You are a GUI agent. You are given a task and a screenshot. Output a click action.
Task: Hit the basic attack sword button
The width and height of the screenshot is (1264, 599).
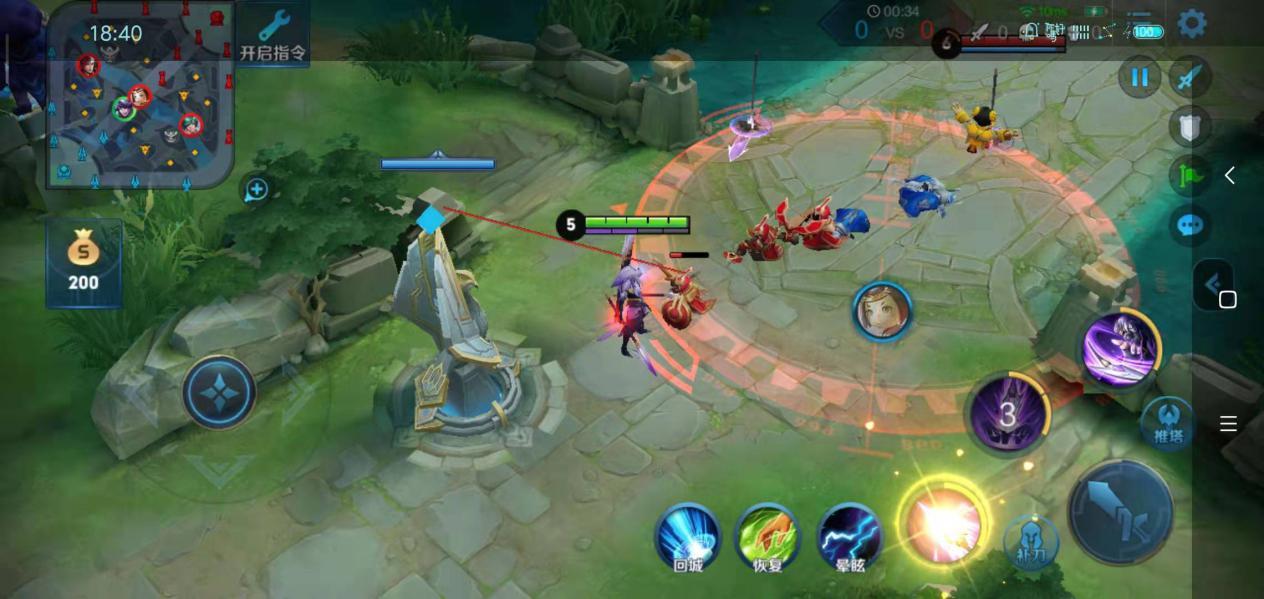(x=1119, y=512)
